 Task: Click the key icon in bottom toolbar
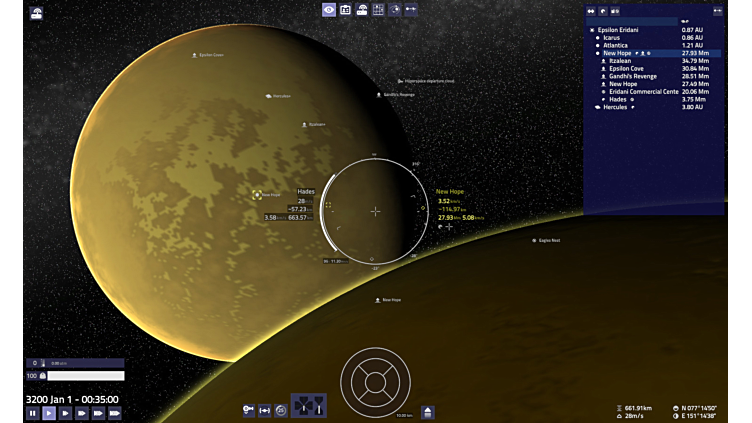pyautogui.click(x=248, y=410)
